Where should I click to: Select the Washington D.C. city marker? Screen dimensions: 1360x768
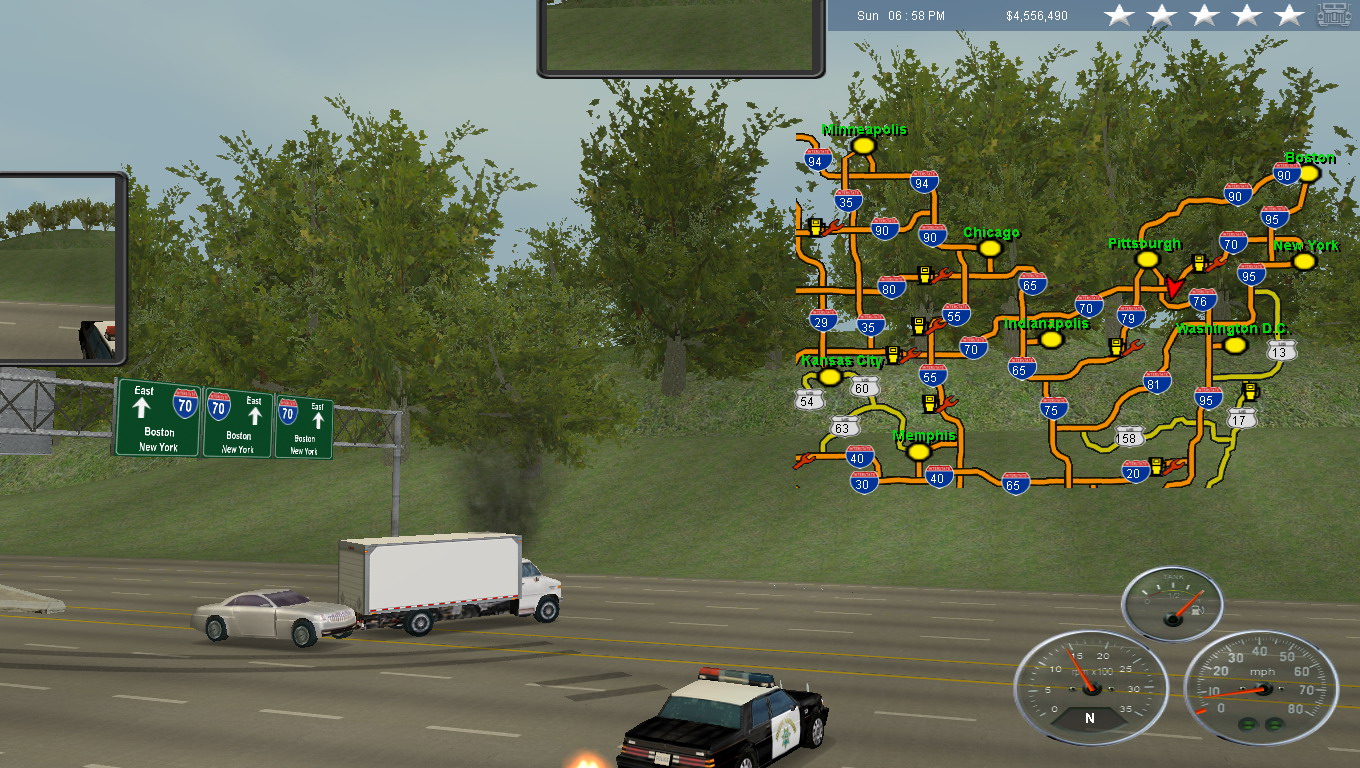(x=1236, y=345)
